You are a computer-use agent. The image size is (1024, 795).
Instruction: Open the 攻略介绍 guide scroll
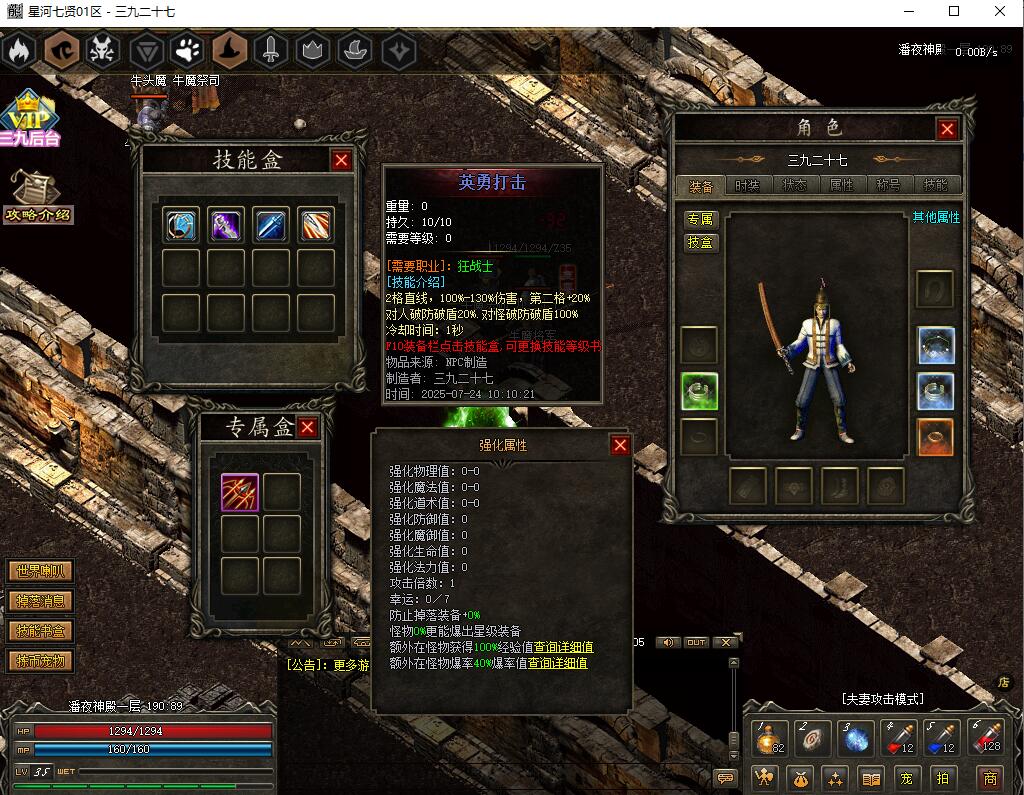[x=38, y=197]
